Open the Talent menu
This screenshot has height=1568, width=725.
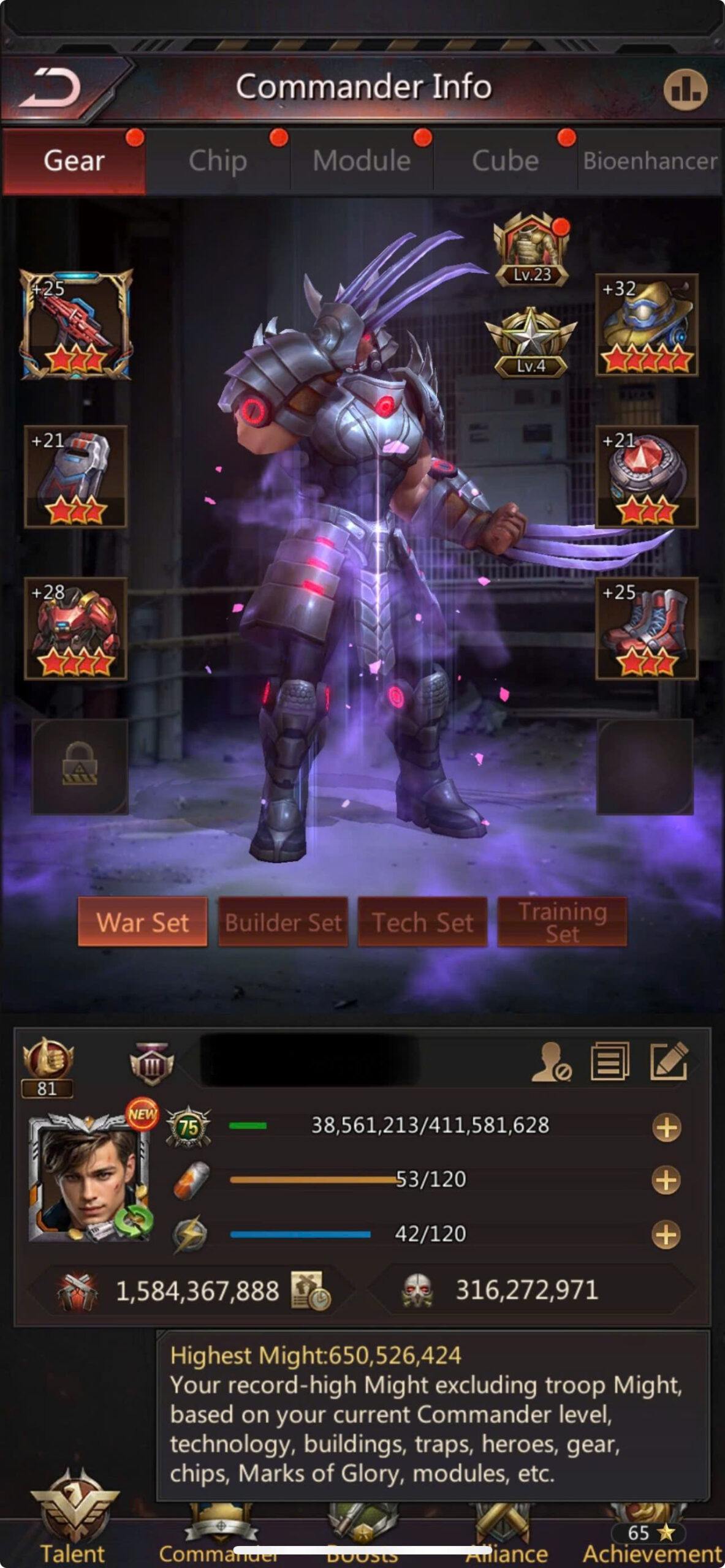[74, 1531]
